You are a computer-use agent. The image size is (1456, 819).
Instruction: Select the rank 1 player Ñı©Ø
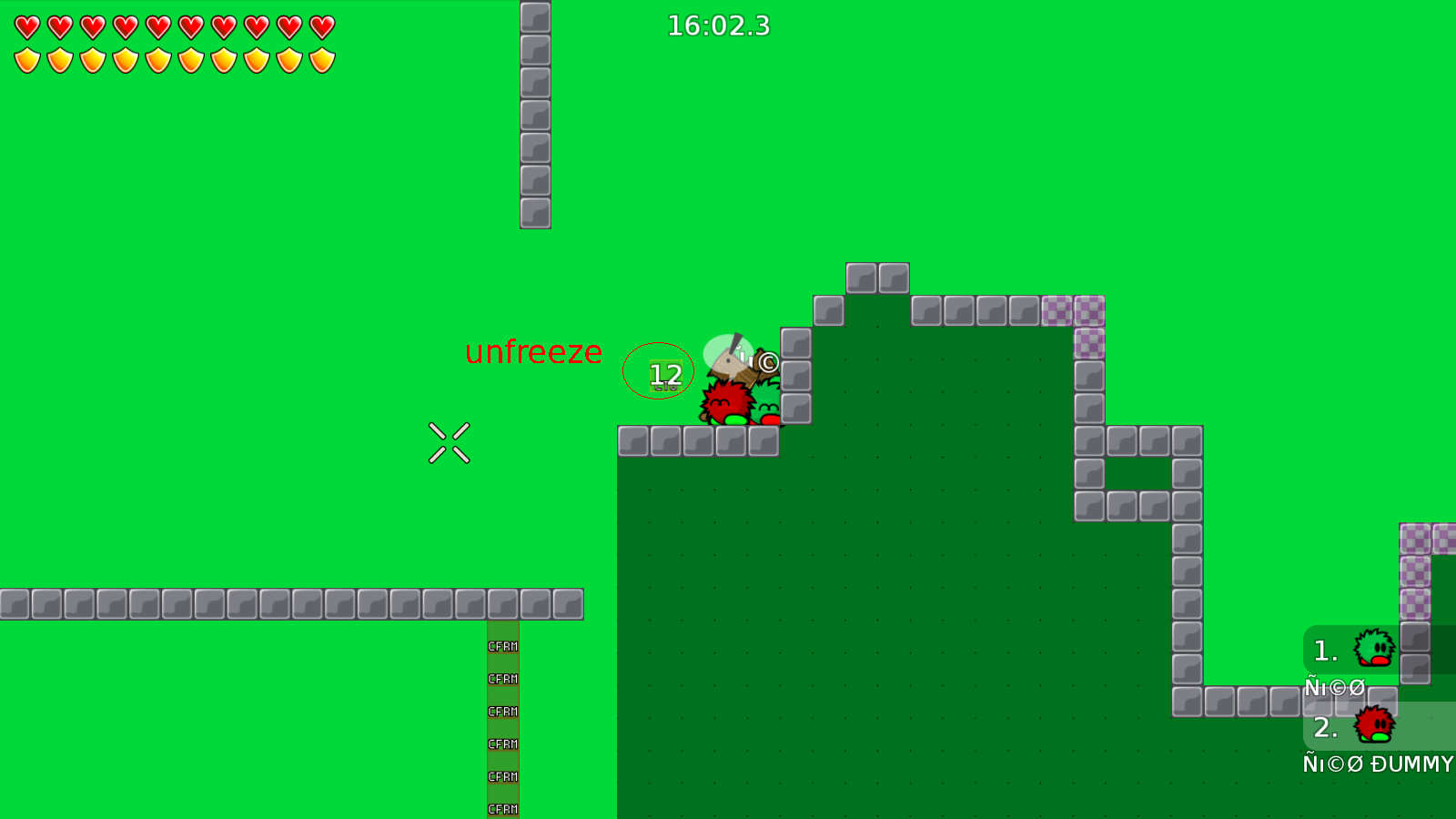(x=1333, y=688)
